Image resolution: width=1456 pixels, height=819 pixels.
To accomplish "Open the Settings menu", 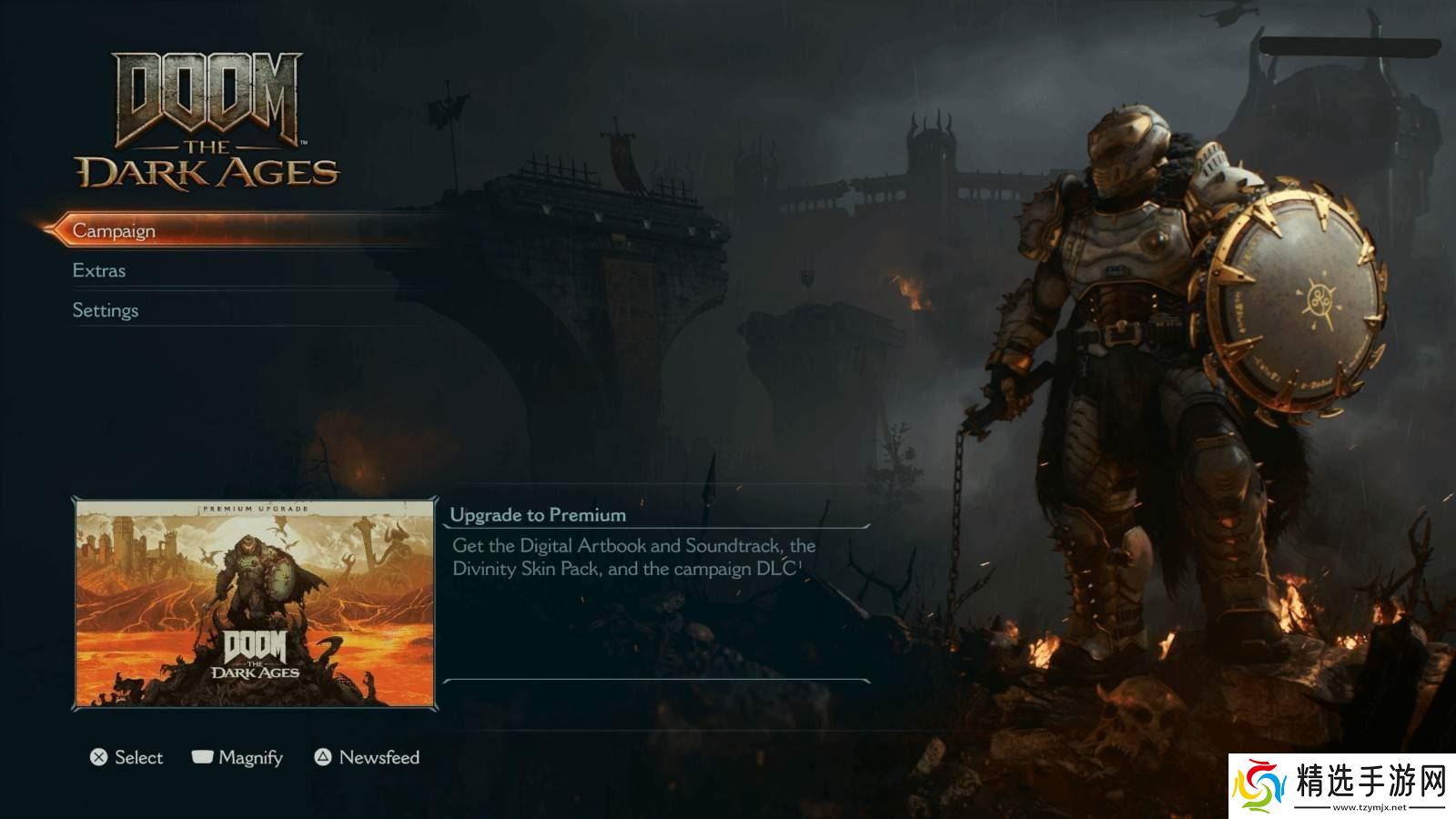I will click(106, 310).
